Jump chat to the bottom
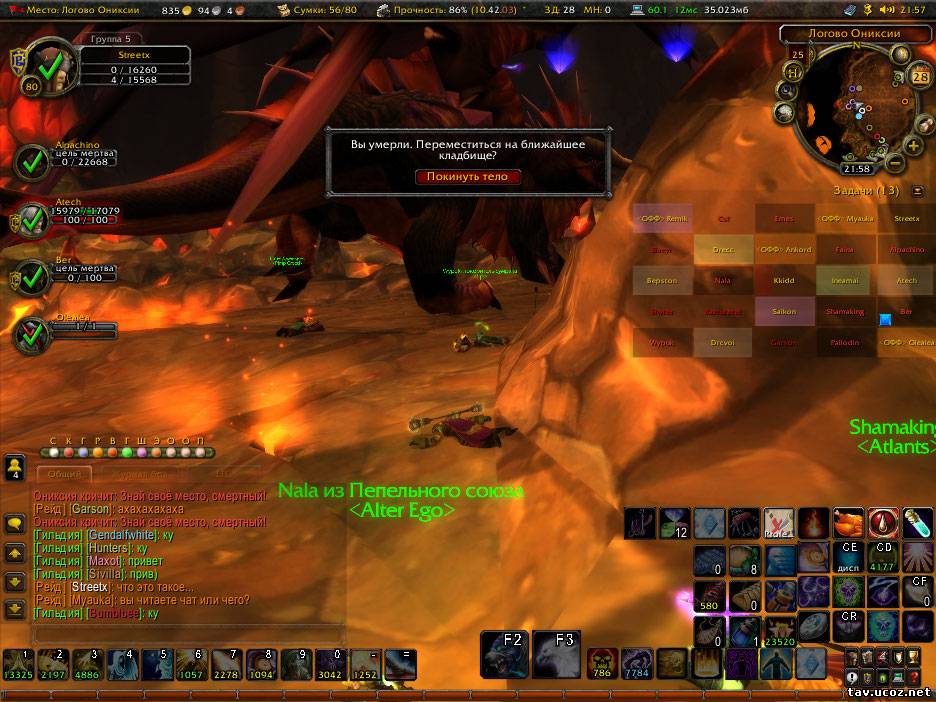 click(x=15, y=608)
